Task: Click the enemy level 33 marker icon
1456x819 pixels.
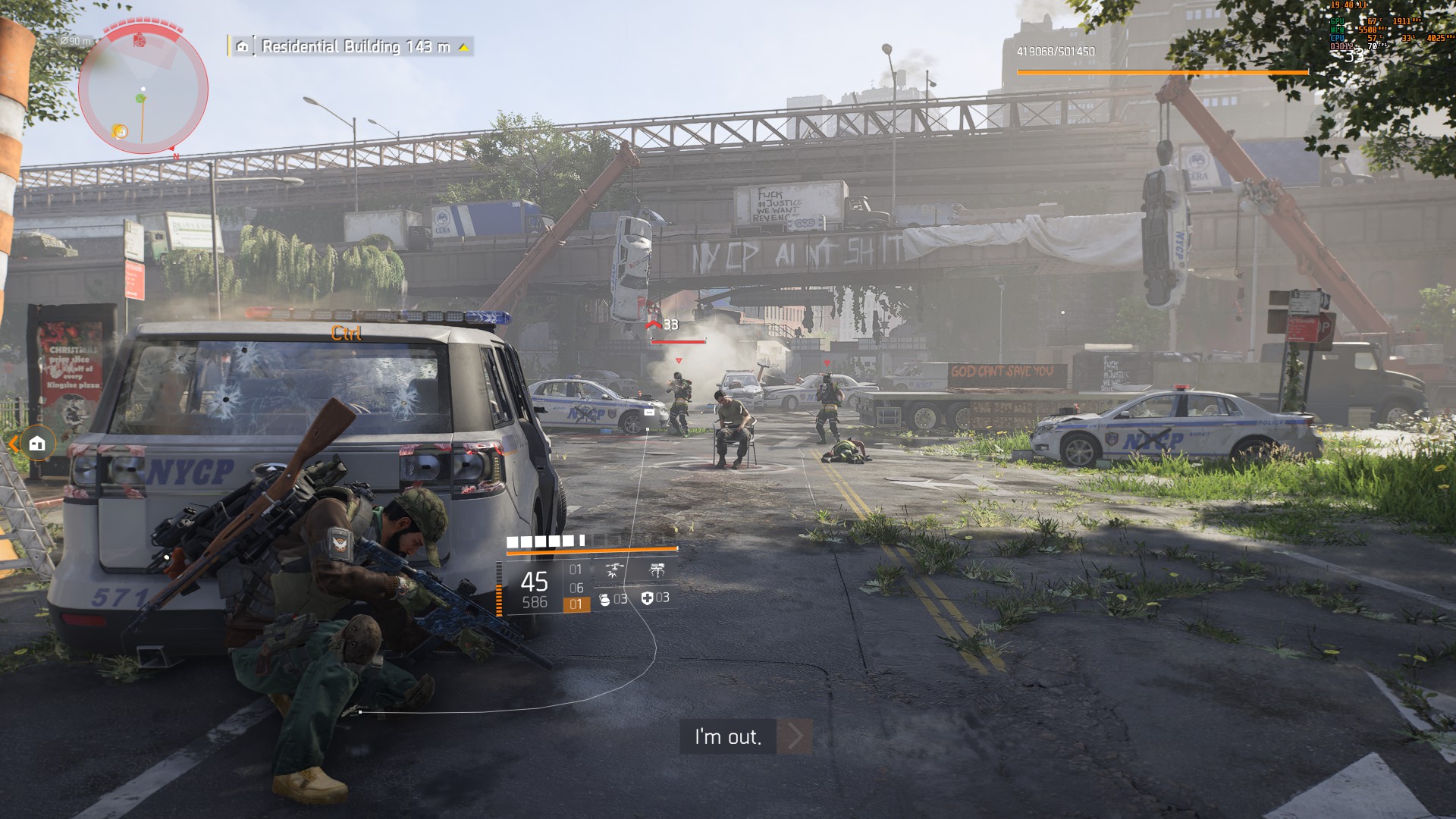Action: [654, 323]
